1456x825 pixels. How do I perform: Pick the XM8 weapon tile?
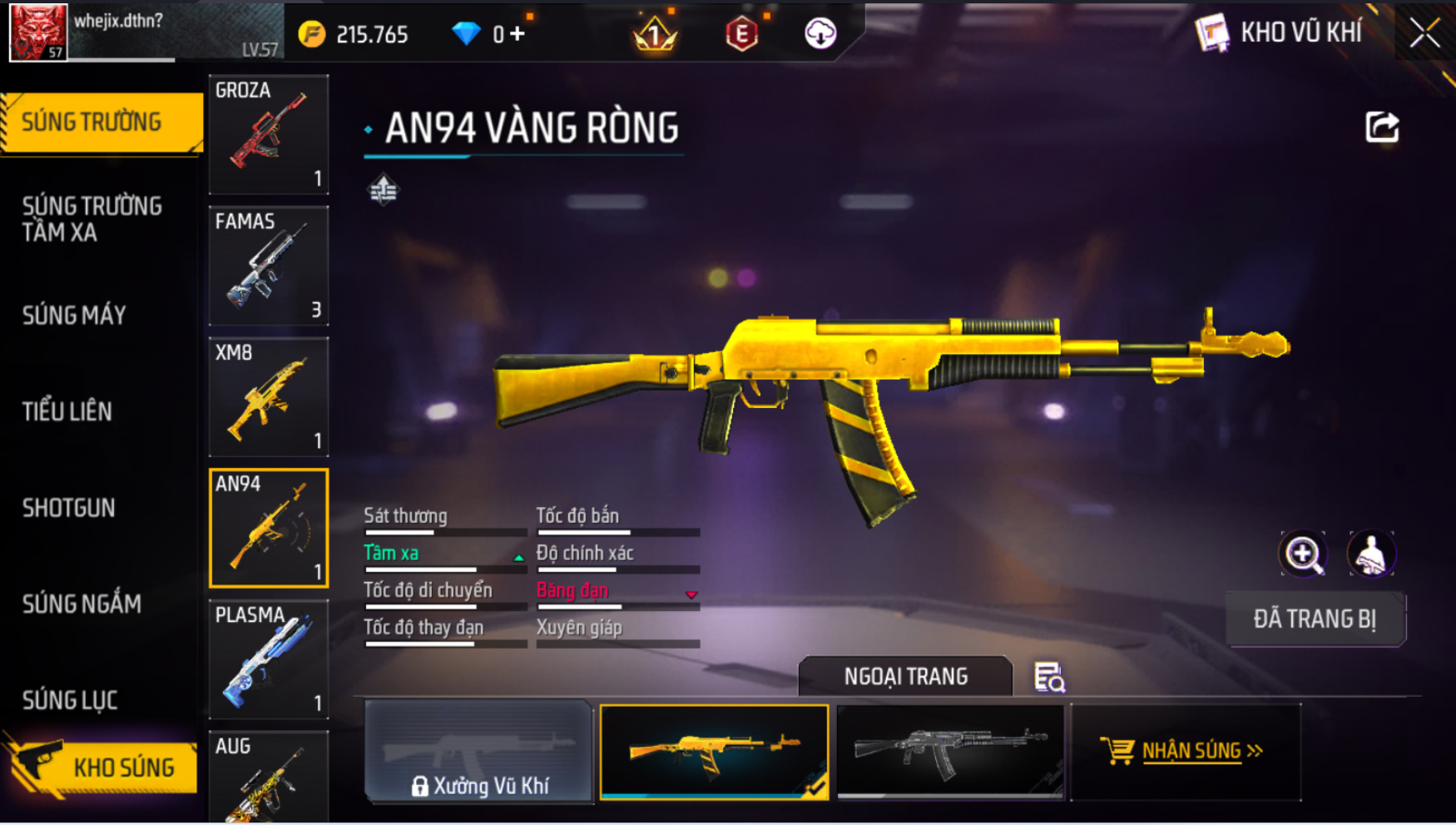tap(269, 397)
